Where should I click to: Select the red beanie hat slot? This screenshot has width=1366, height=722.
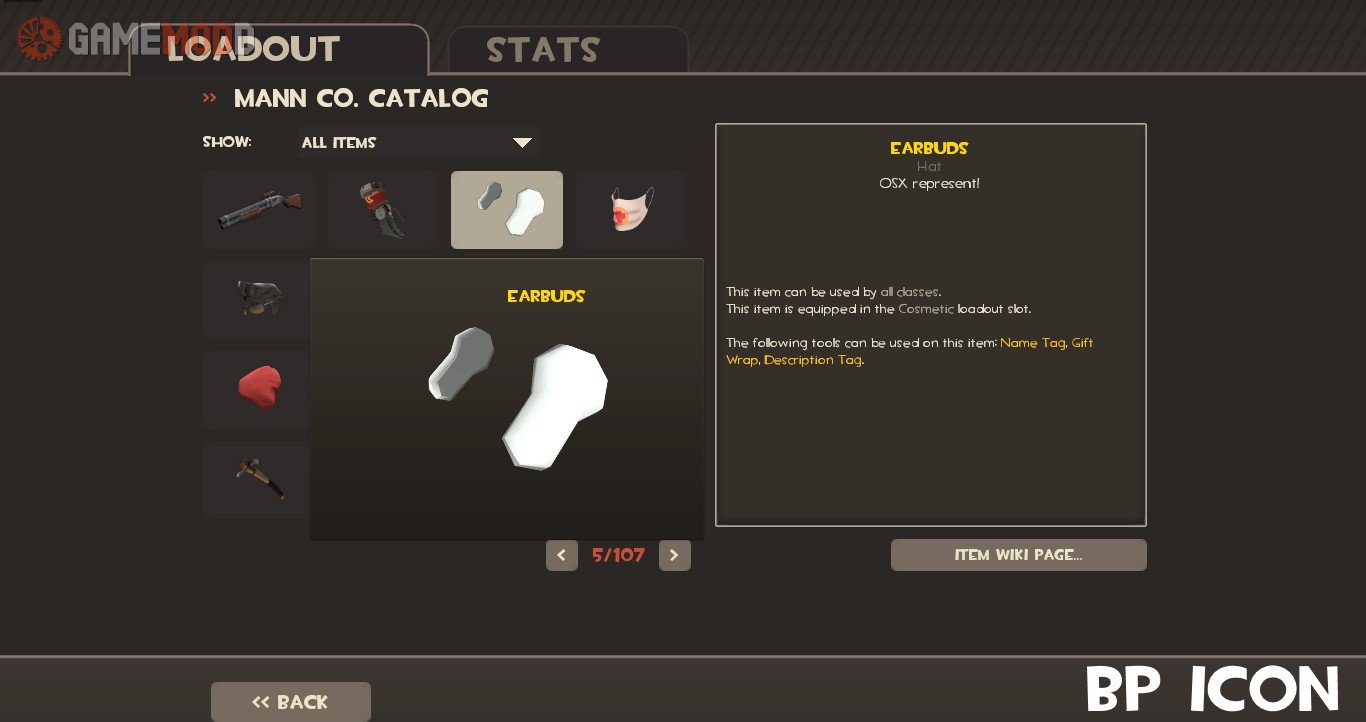258,389
